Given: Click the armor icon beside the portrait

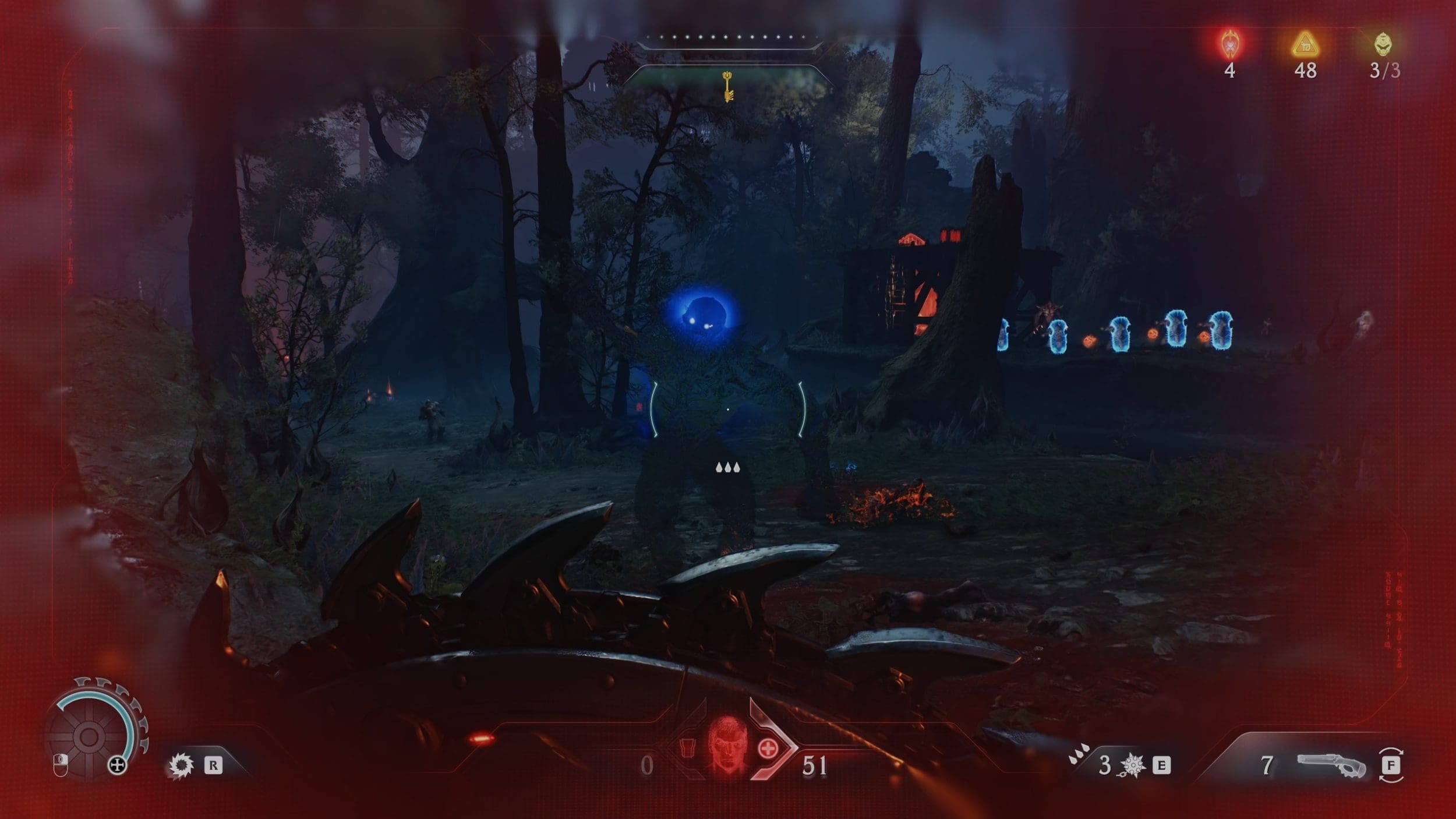Looking at the screenshot, I should point(688,747).
